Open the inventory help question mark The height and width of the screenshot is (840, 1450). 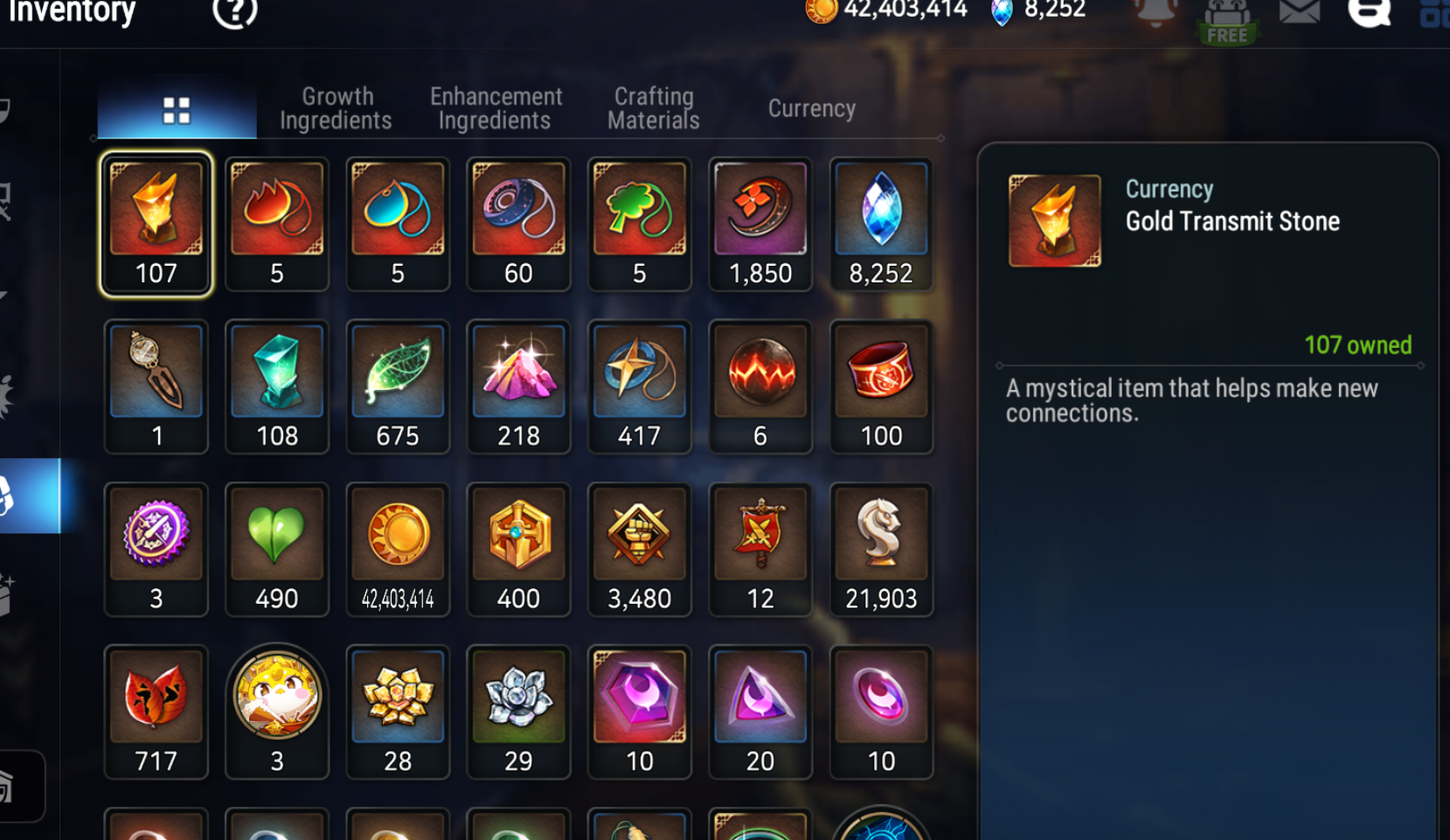pyautogui.click(x=235, y=12)
